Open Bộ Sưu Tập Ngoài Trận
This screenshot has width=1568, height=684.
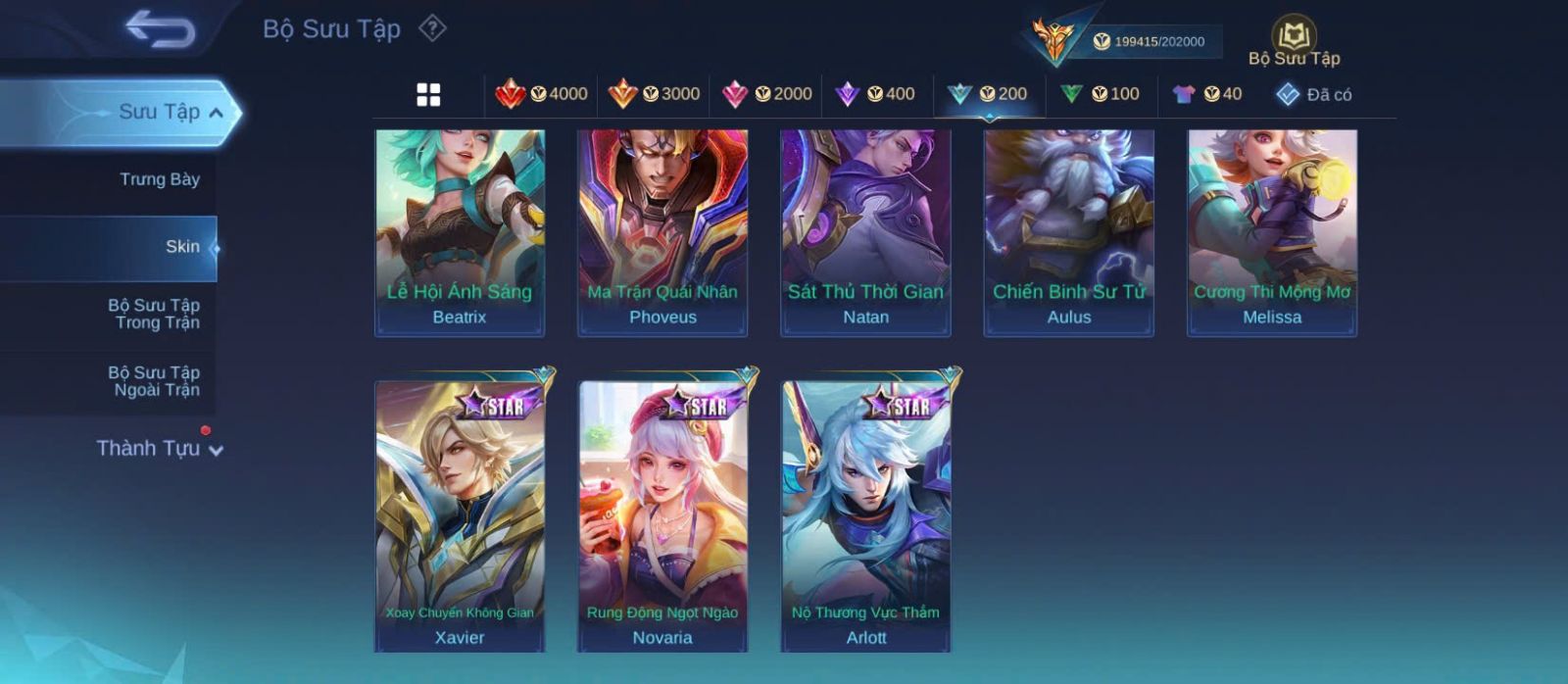[155, 381]
